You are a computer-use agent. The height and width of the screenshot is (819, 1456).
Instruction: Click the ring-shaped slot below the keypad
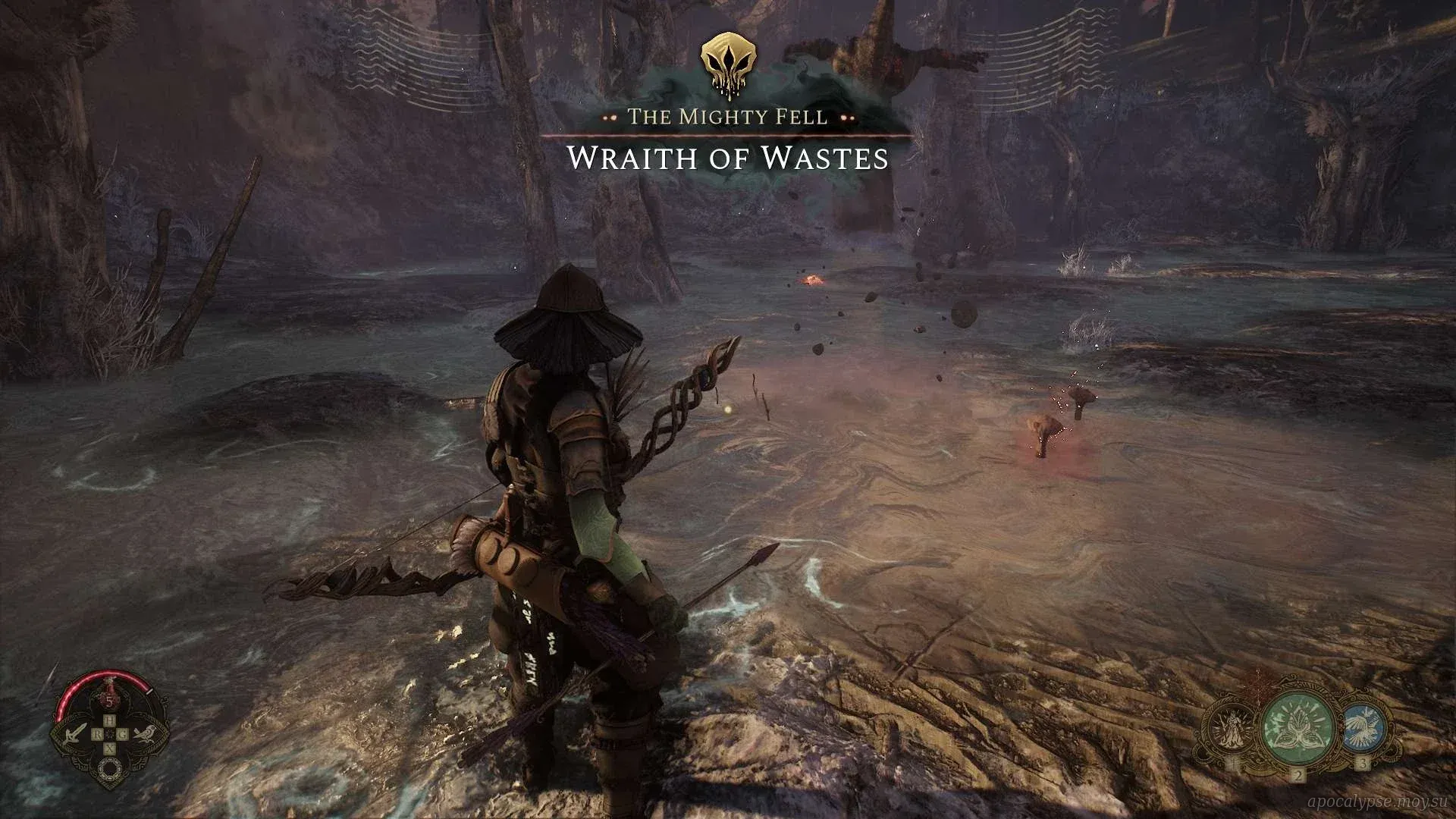109,767
